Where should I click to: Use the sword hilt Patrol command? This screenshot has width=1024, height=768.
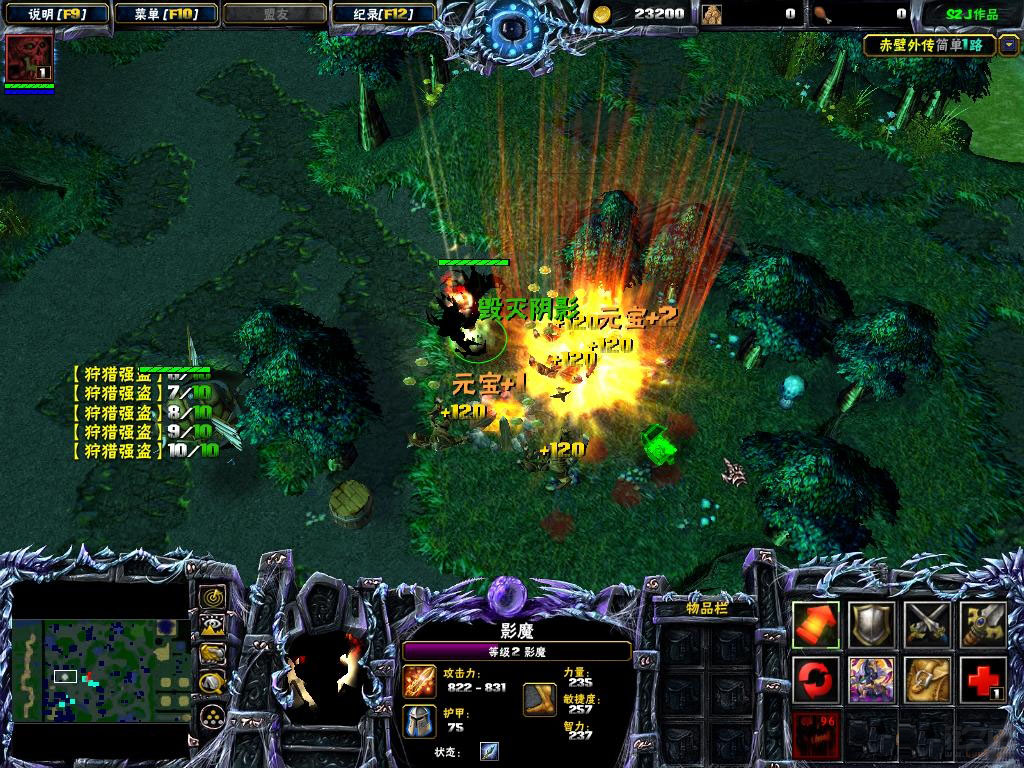[982, 625]
